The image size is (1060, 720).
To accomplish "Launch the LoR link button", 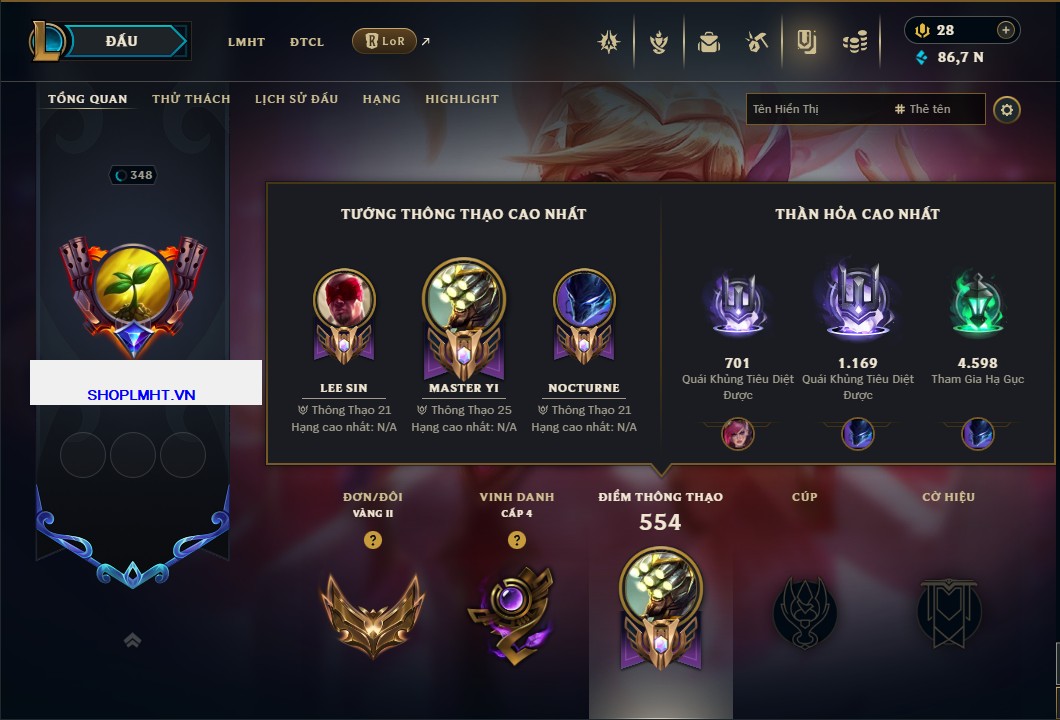I will [x=385, y=41].
